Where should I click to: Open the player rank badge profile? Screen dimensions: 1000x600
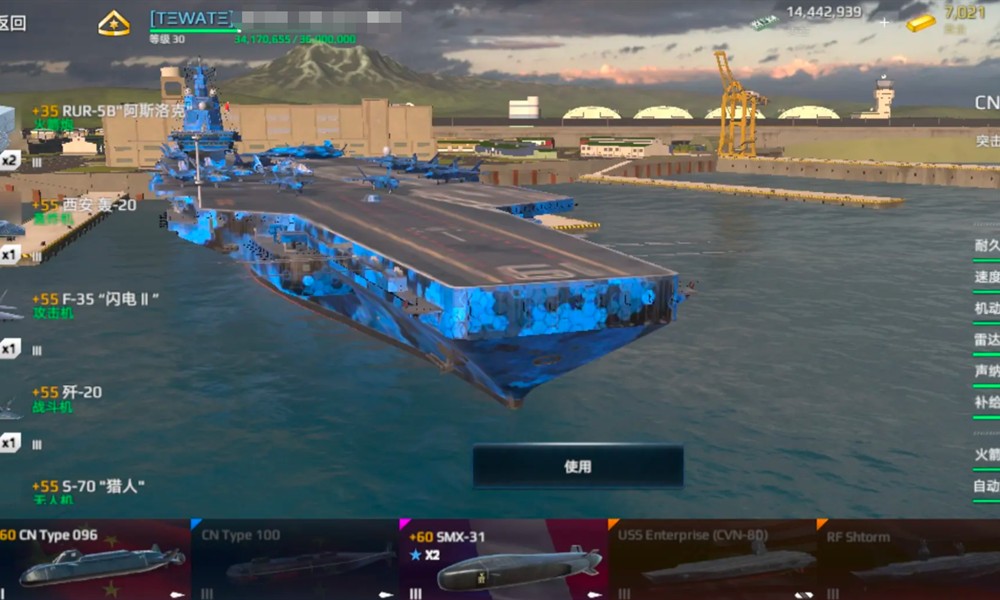point(113,23)
